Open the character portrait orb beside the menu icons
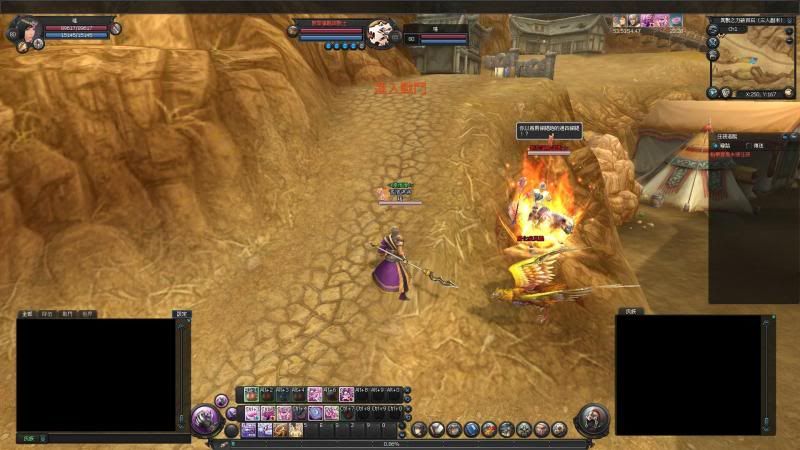Image resolution: width=800 pixels, height=450 pixels. (592, 418)
